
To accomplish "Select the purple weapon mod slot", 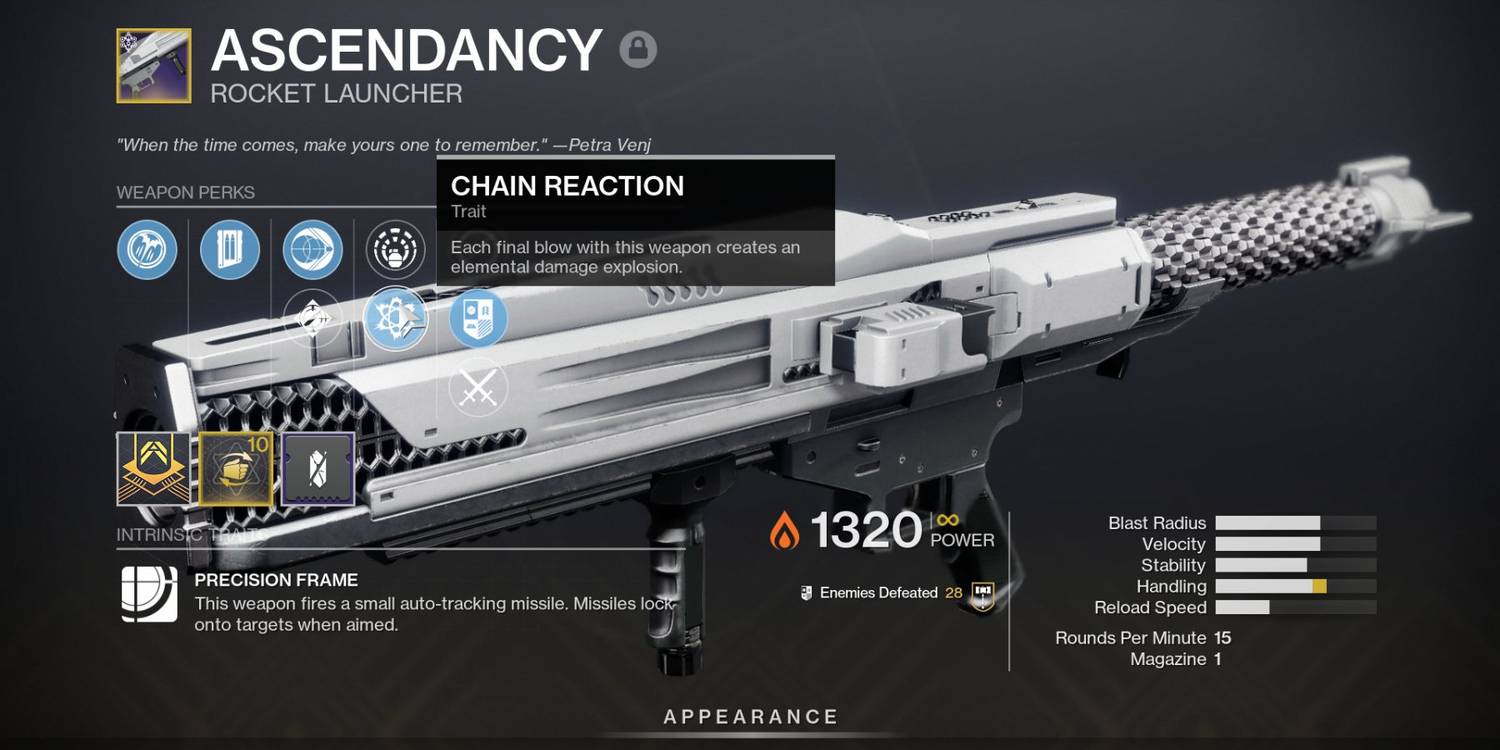I will click(x=318, y=467).
